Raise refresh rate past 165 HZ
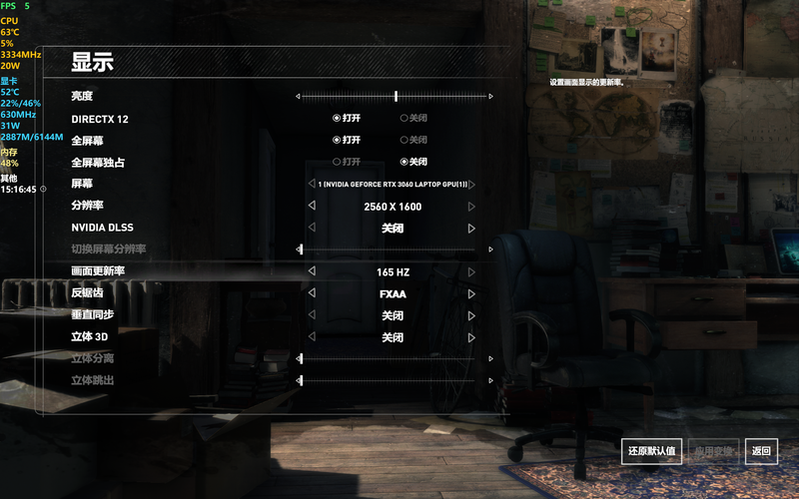Image resolution: width=799 pixels, height=499 pixels. point(472,272)
